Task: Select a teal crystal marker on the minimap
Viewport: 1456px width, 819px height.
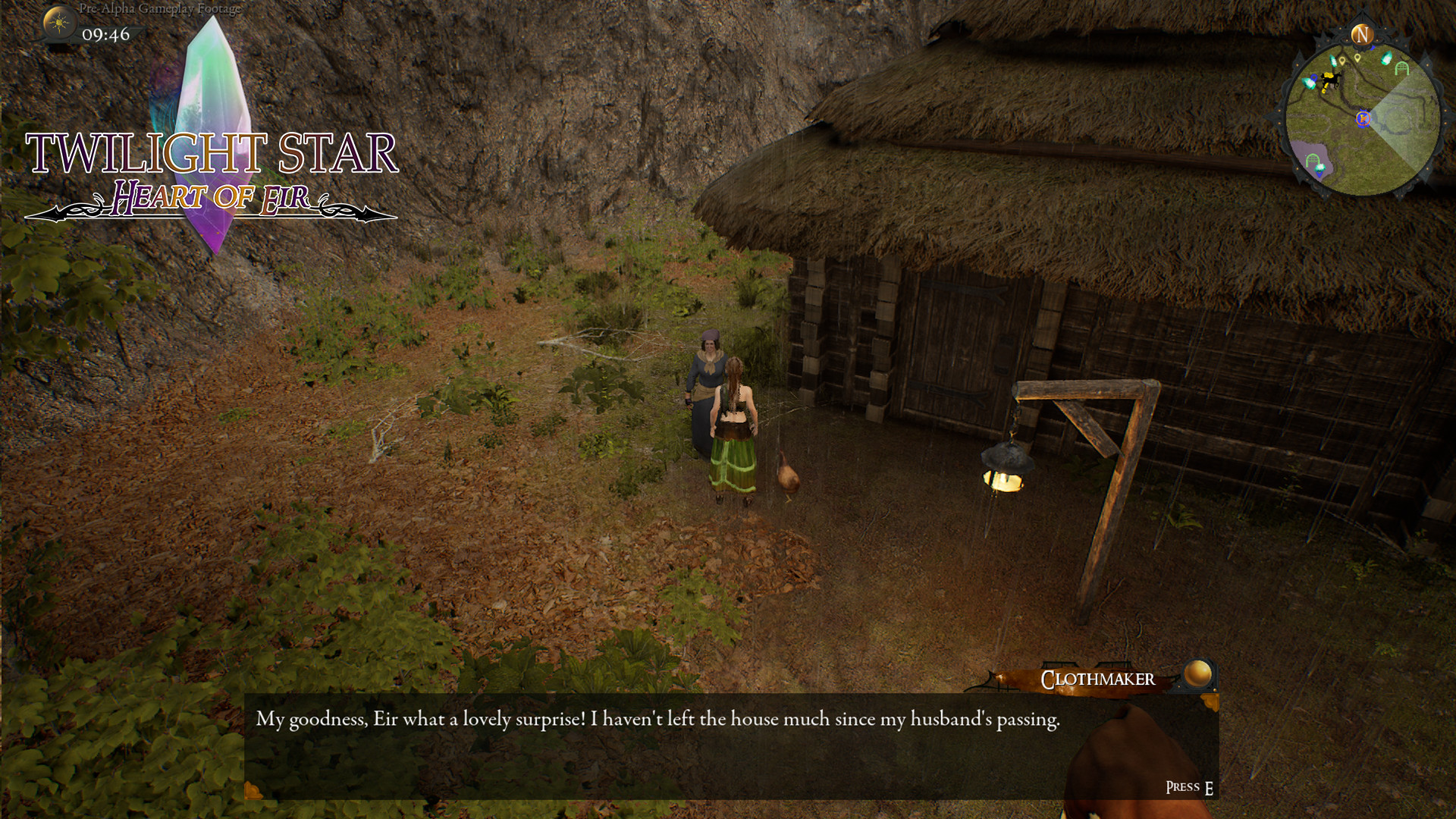Action: 1386,58
